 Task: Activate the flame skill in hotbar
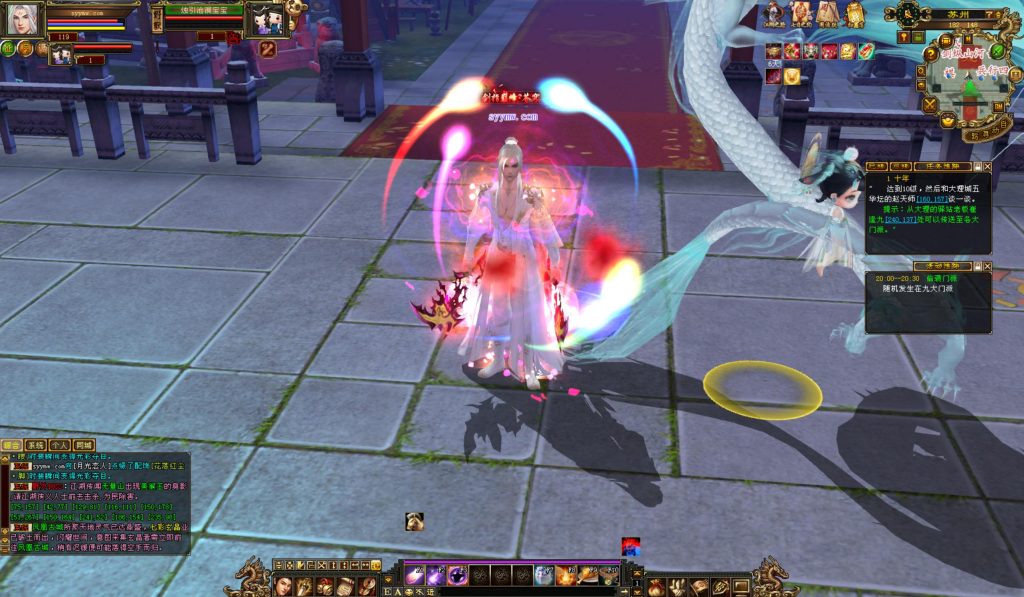(566, 576)
